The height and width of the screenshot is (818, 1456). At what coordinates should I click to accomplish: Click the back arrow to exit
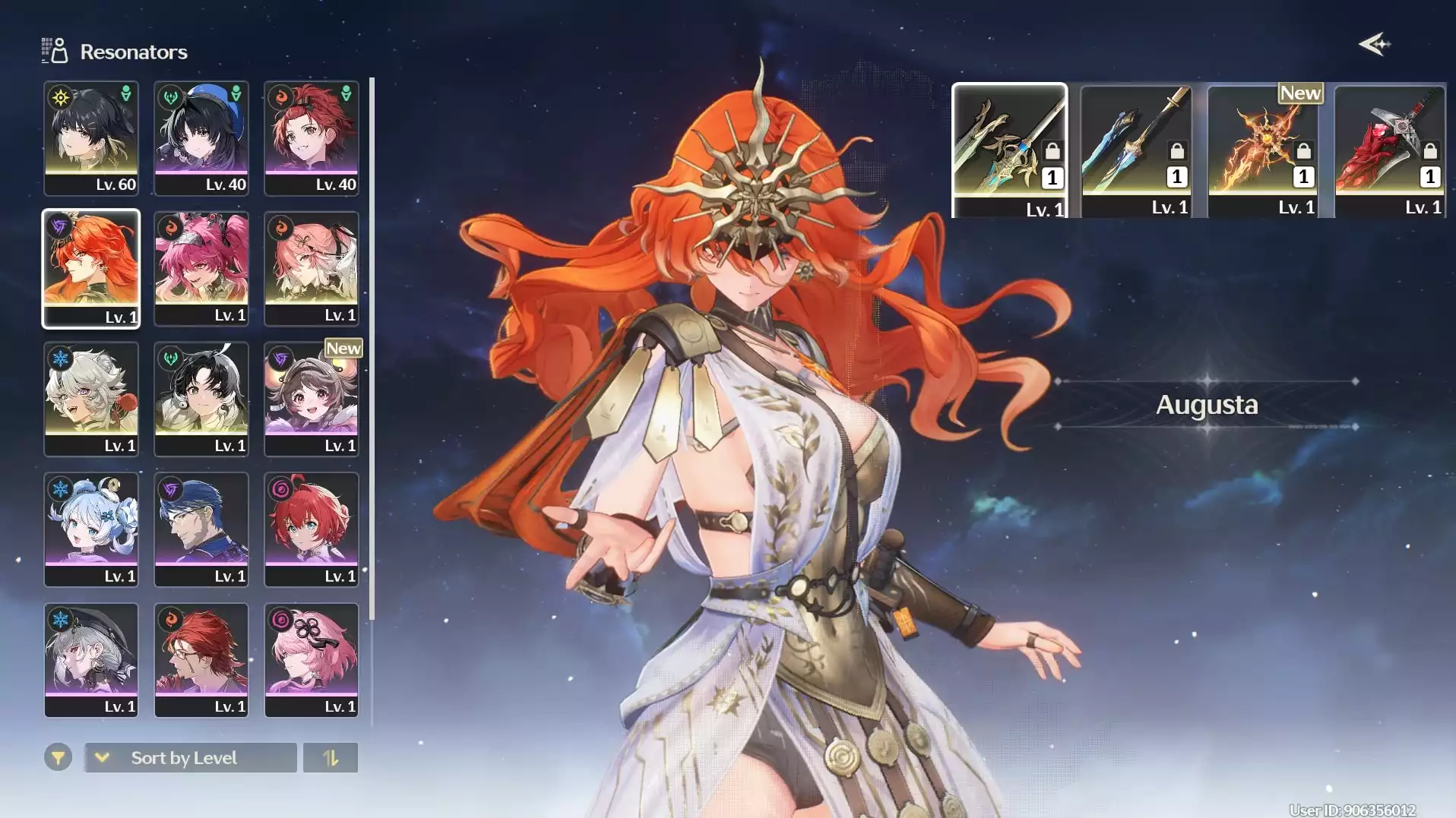tap(1374, 45)
